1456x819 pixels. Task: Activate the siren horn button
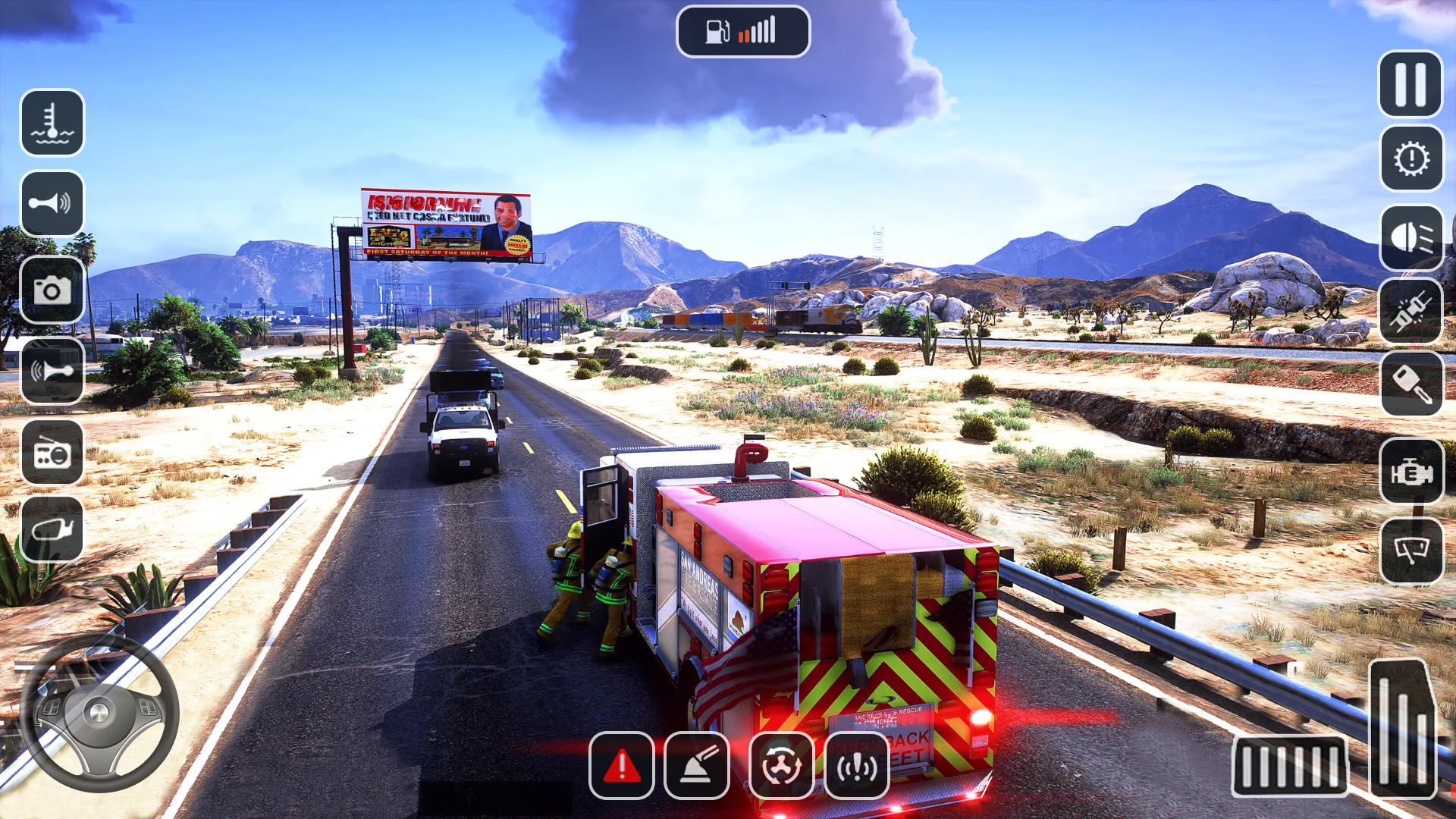click(52, 371)
